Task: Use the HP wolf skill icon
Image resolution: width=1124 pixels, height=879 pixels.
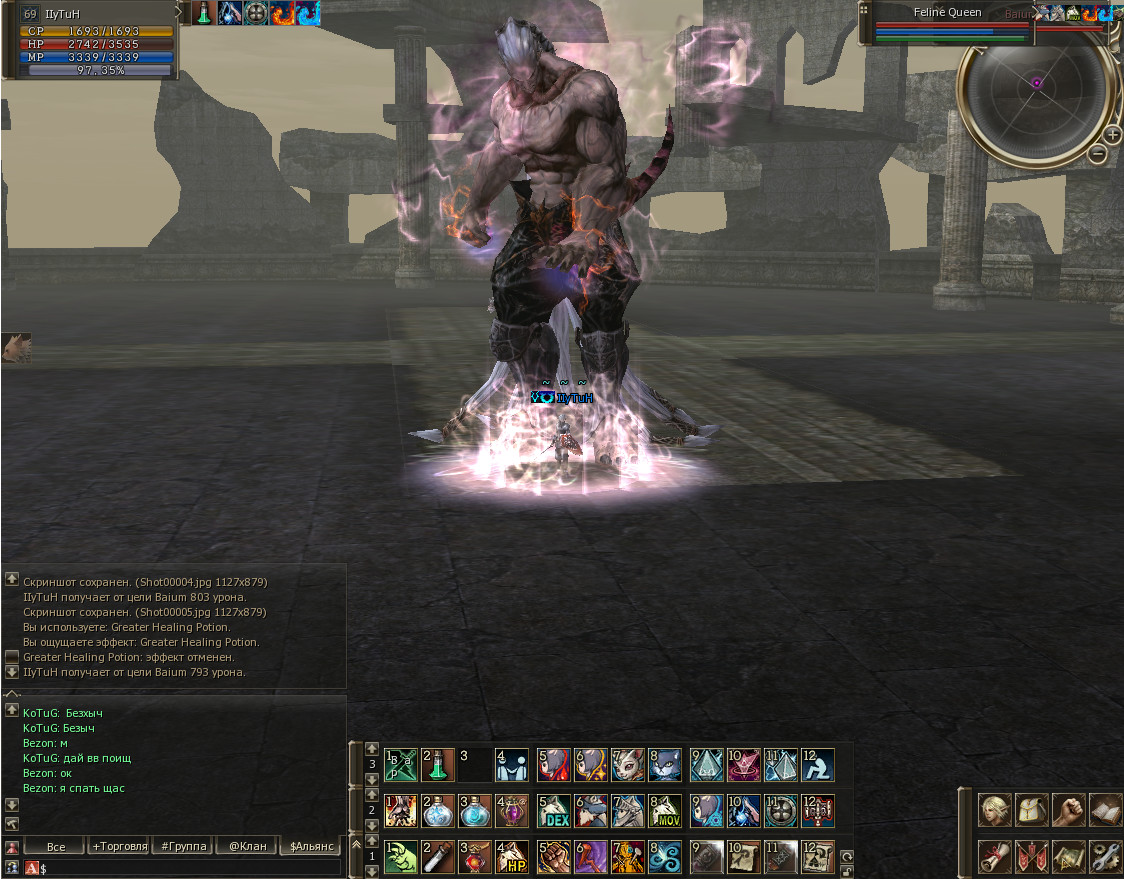Action: click(x=513, y=857)
